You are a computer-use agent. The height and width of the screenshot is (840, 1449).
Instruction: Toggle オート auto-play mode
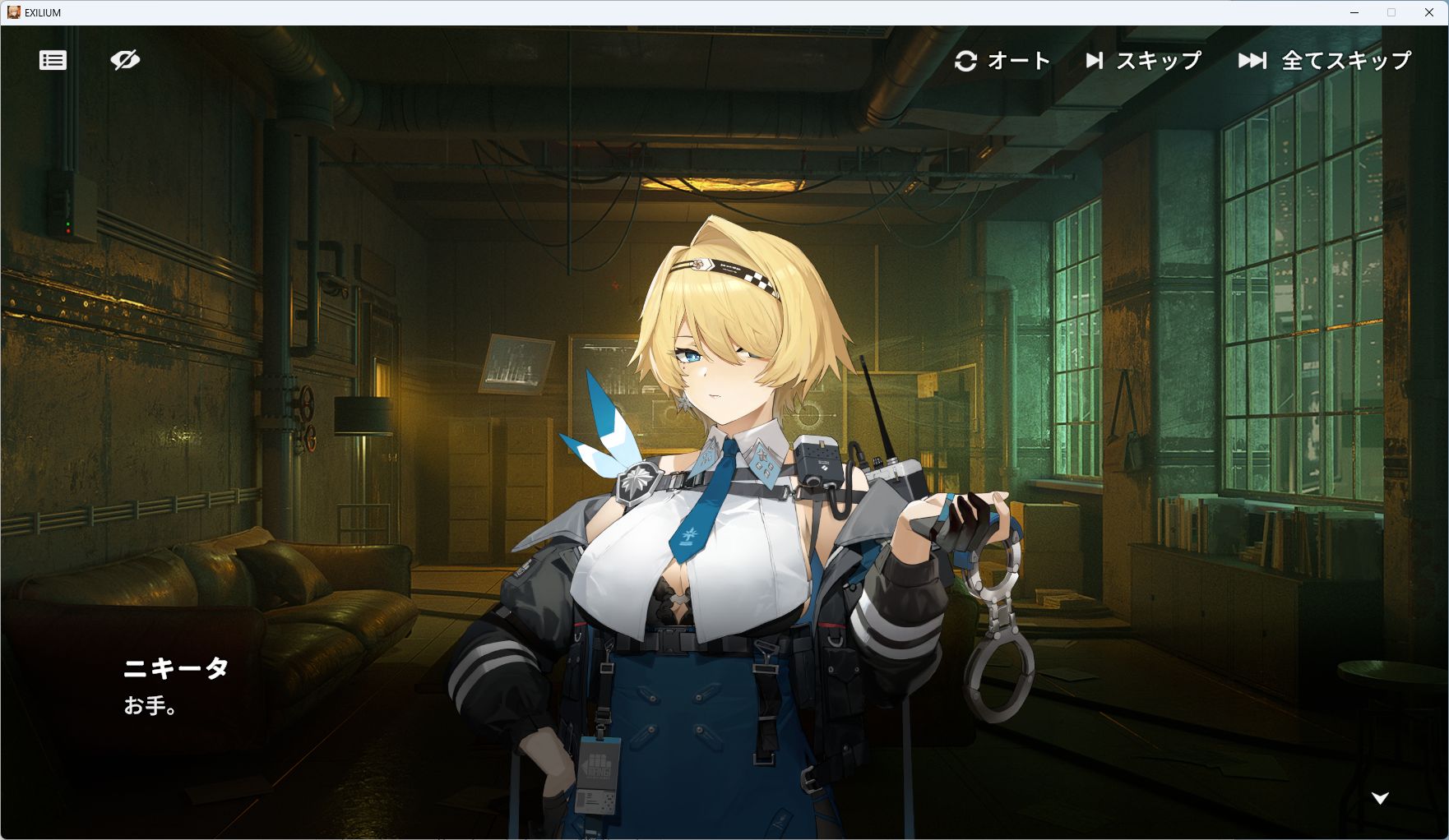click(1002, 61)
